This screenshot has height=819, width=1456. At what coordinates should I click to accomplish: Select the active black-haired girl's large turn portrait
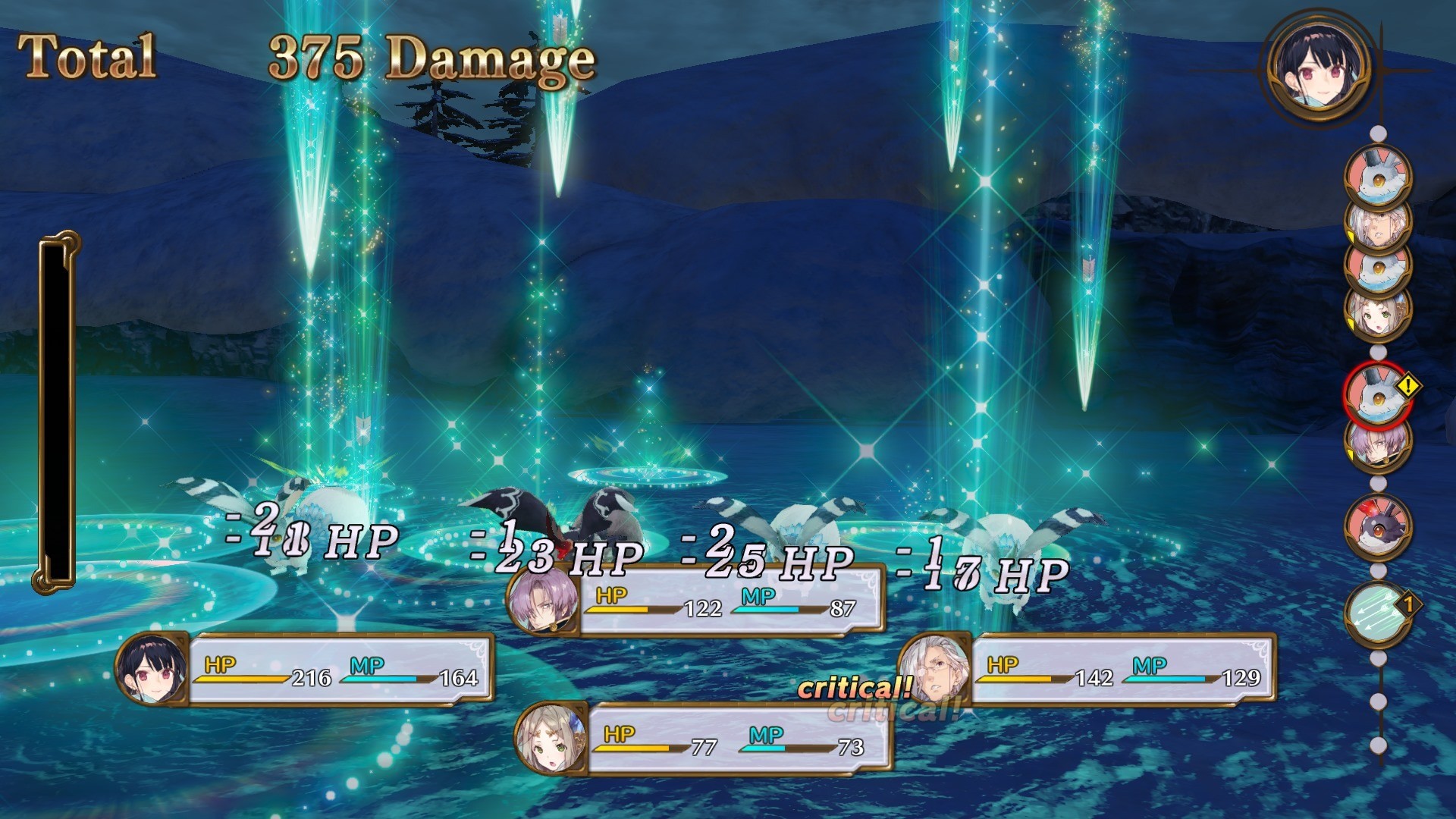pyautogui.click(x=1319, y=66)
